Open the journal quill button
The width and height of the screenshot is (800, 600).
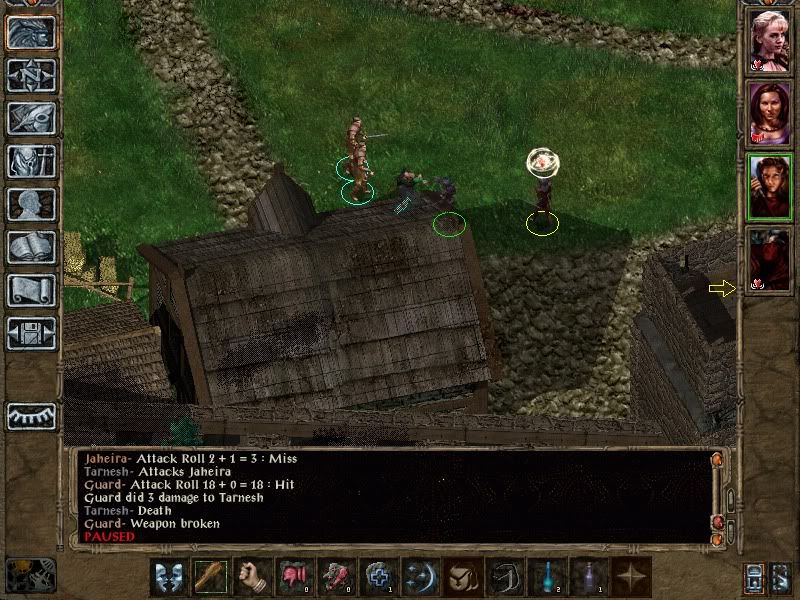pos(31,118)
